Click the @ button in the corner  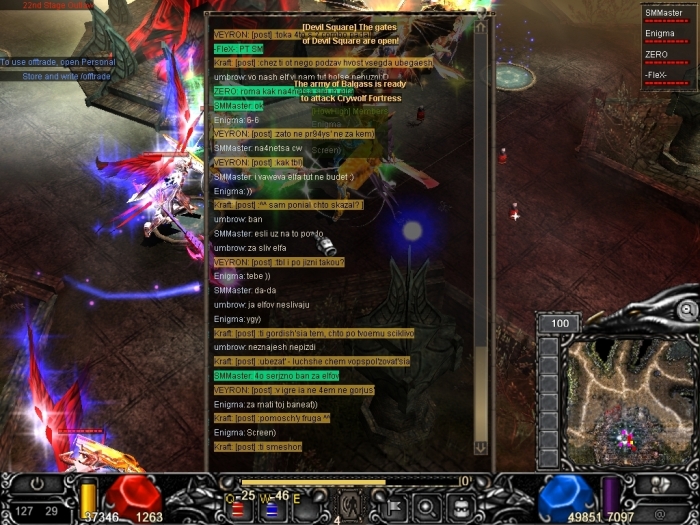pos(660,514)
